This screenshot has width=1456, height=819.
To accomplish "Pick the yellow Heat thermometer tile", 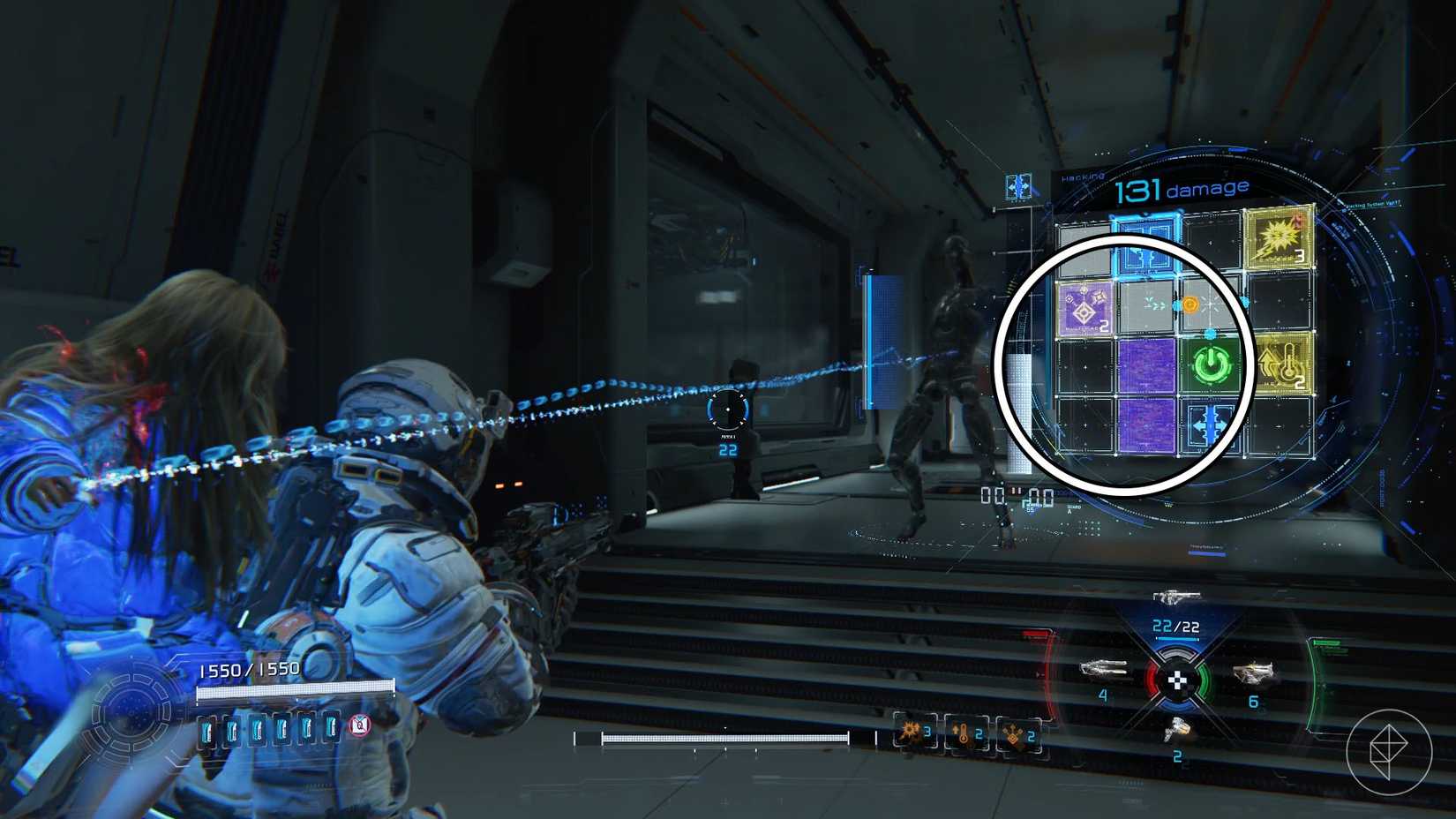I will tap(1286, 364).
